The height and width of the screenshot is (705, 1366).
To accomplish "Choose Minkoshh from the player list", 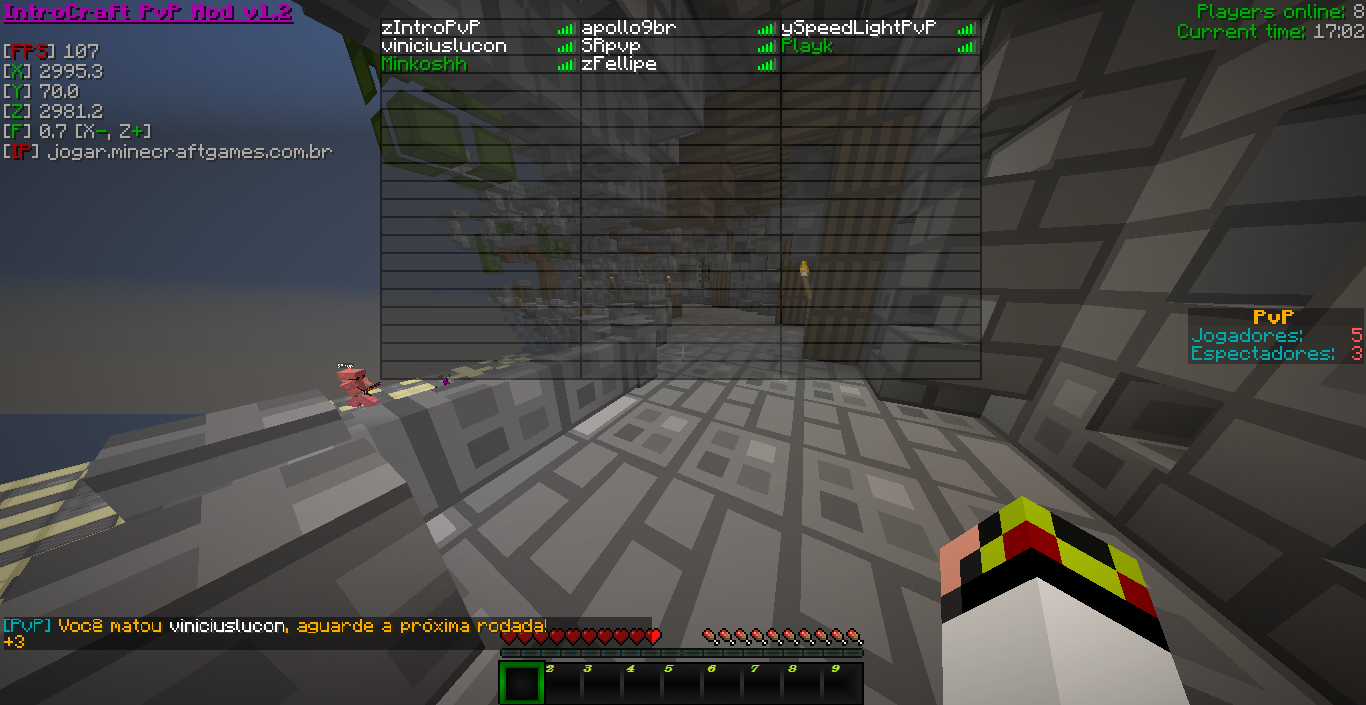I will click(424, 64).
